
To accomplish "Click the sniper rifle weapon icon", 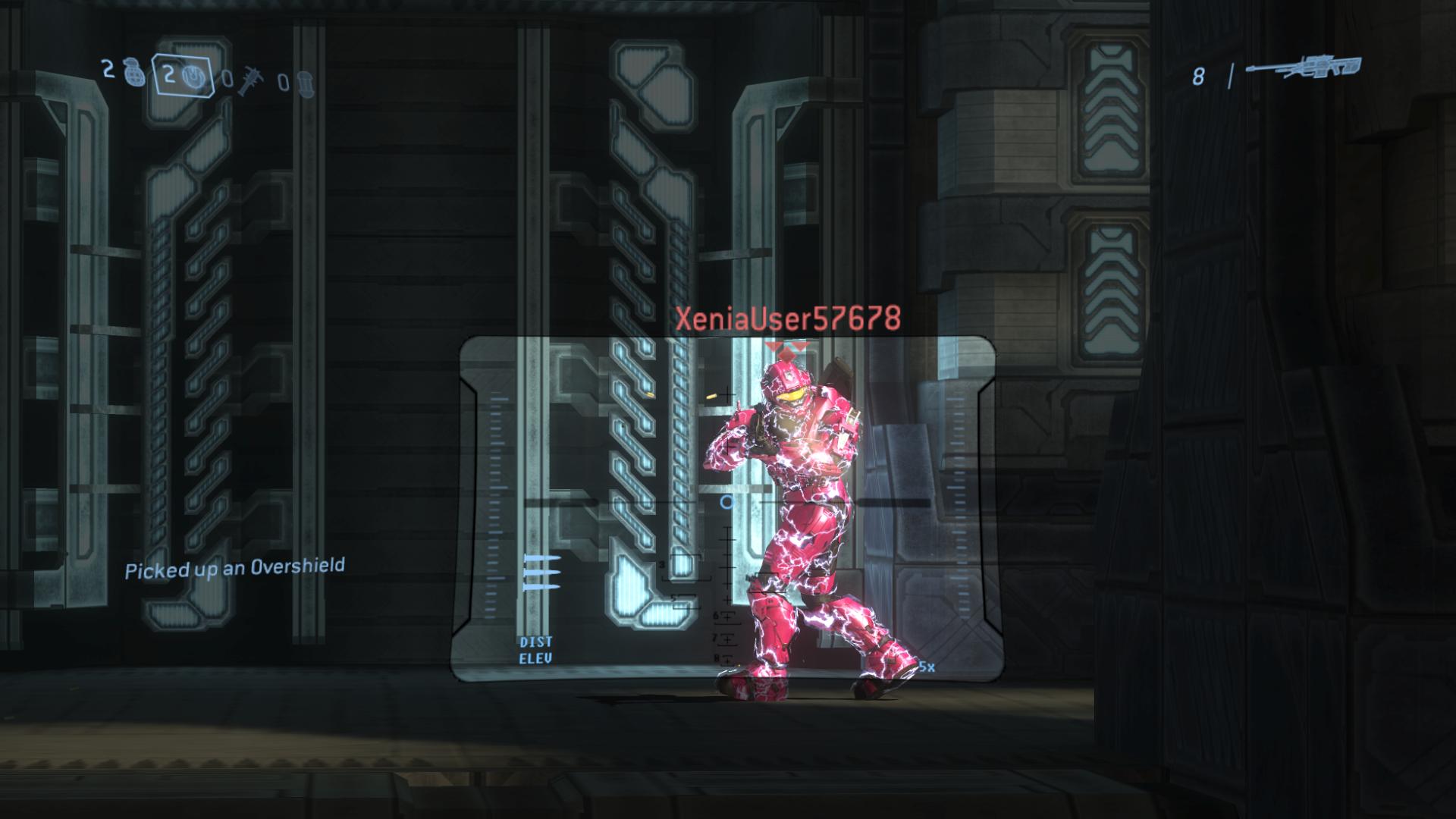I will point(1303,69).
